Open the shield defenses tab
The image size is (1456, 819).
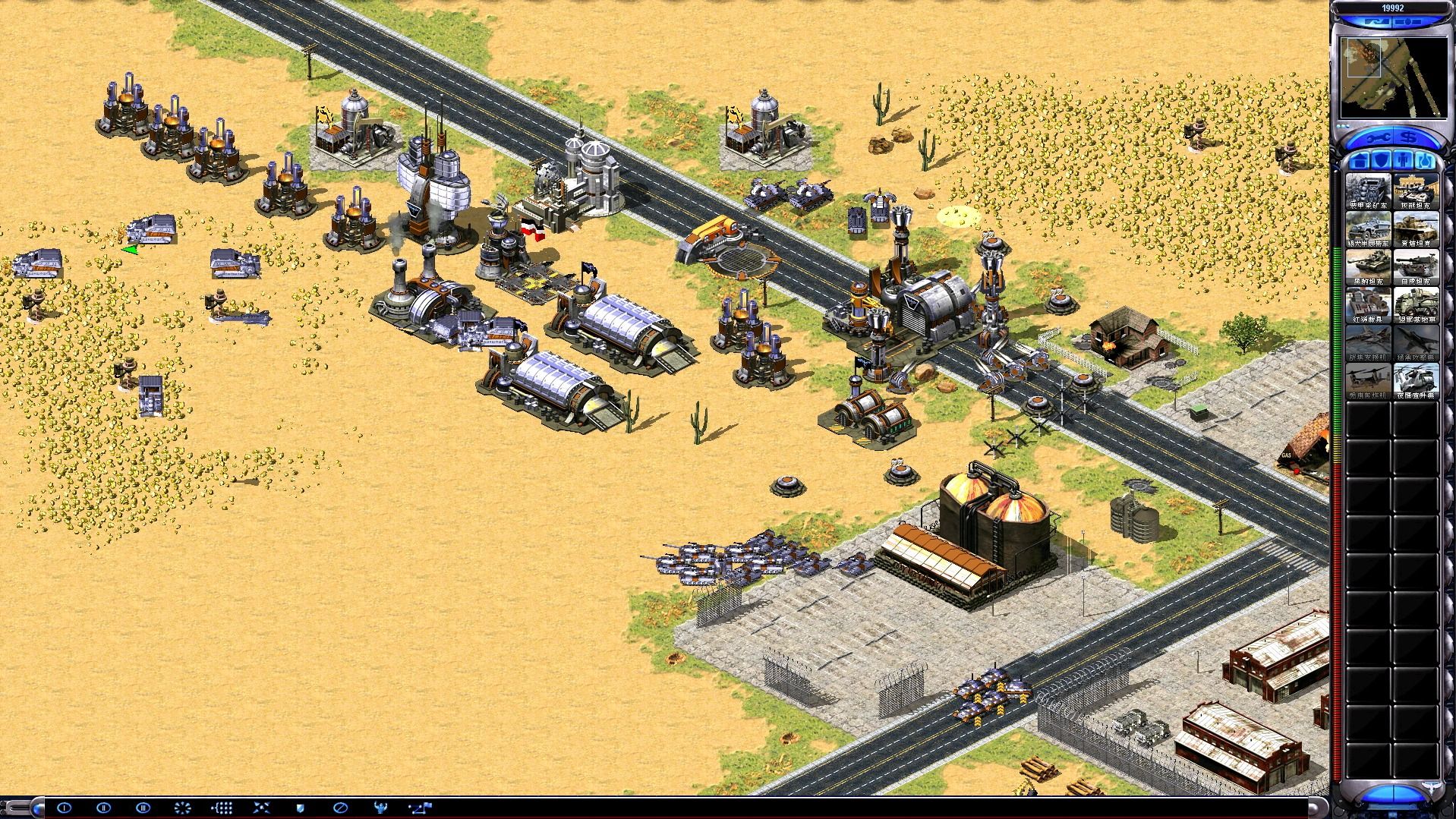1382,161
